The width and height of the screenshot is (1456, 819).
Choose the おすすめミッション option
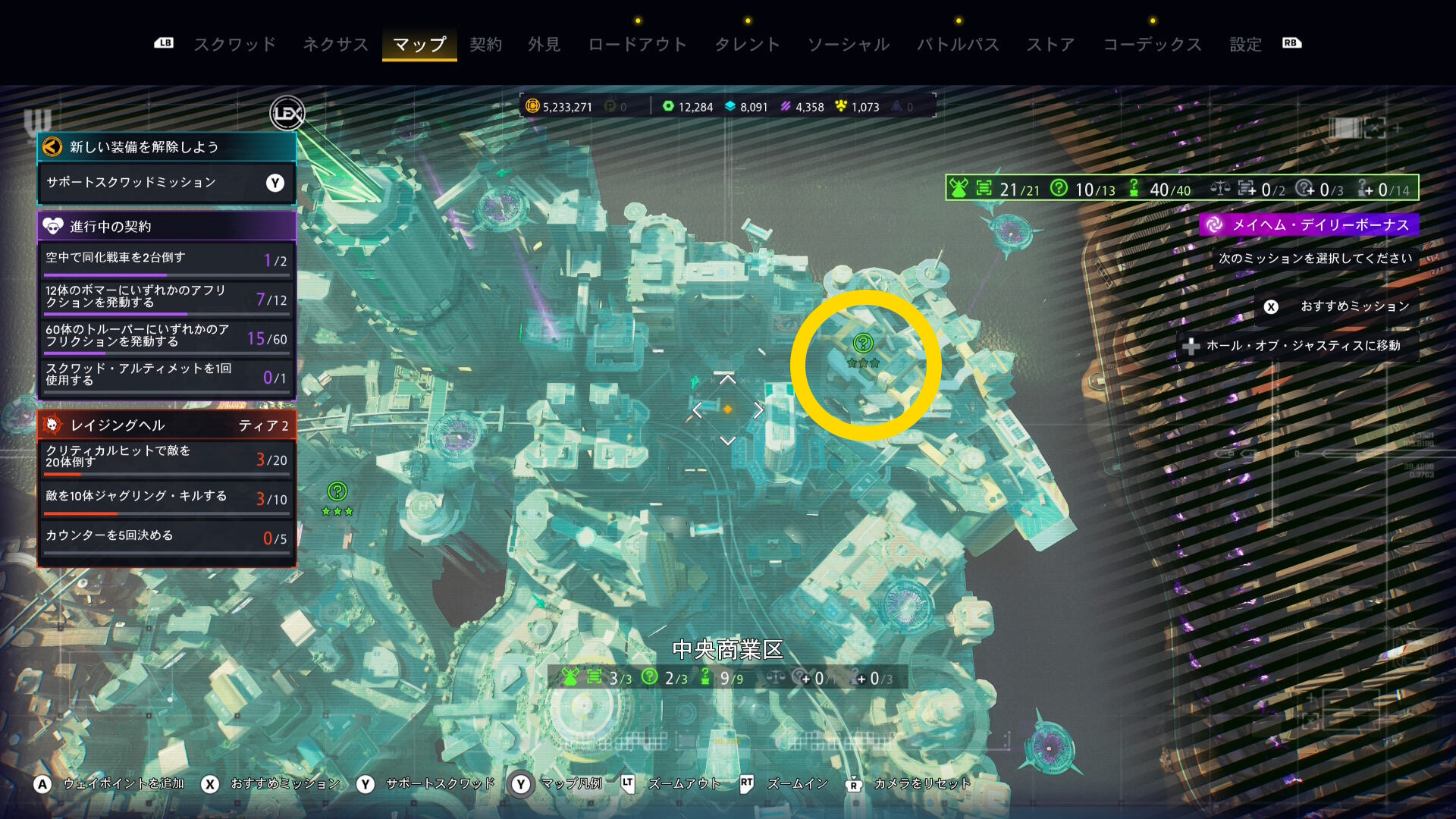click(1338, 306)
